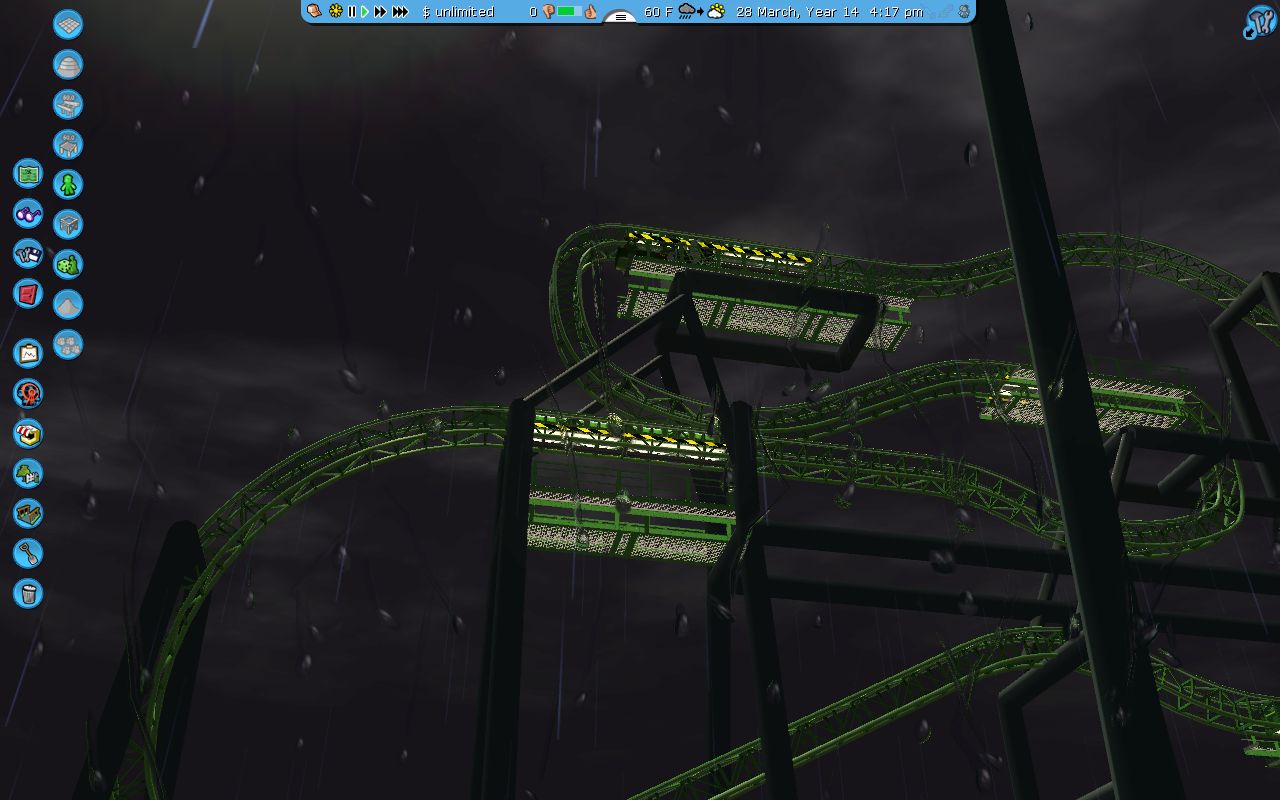The height and width of the screenshot is (800, 1280).
Task: Expand the top status bar handle
Action: coord(621,17)
